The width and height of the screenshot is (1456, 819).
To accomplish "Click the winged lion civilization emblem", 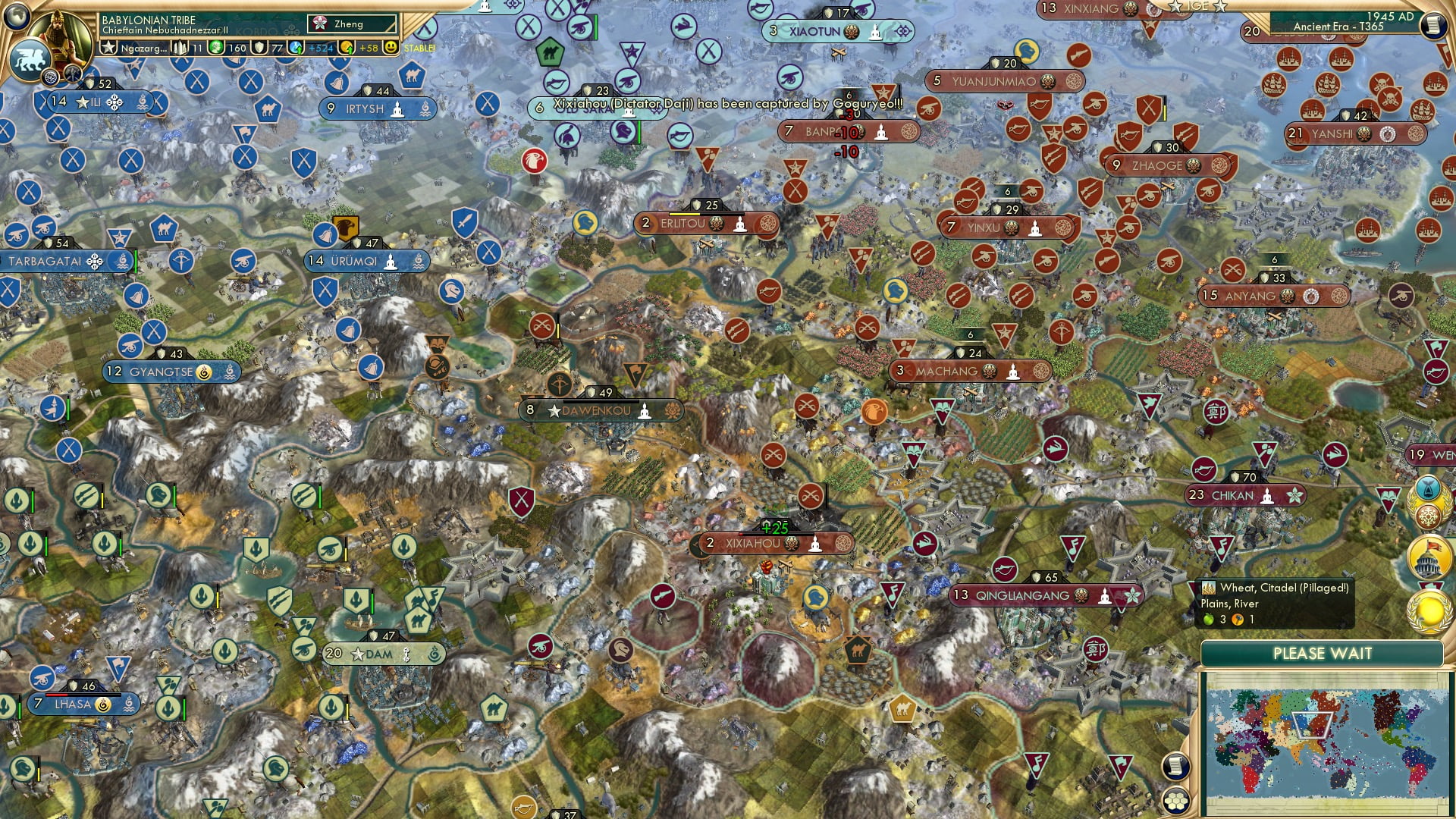I will tap(29, 60).
